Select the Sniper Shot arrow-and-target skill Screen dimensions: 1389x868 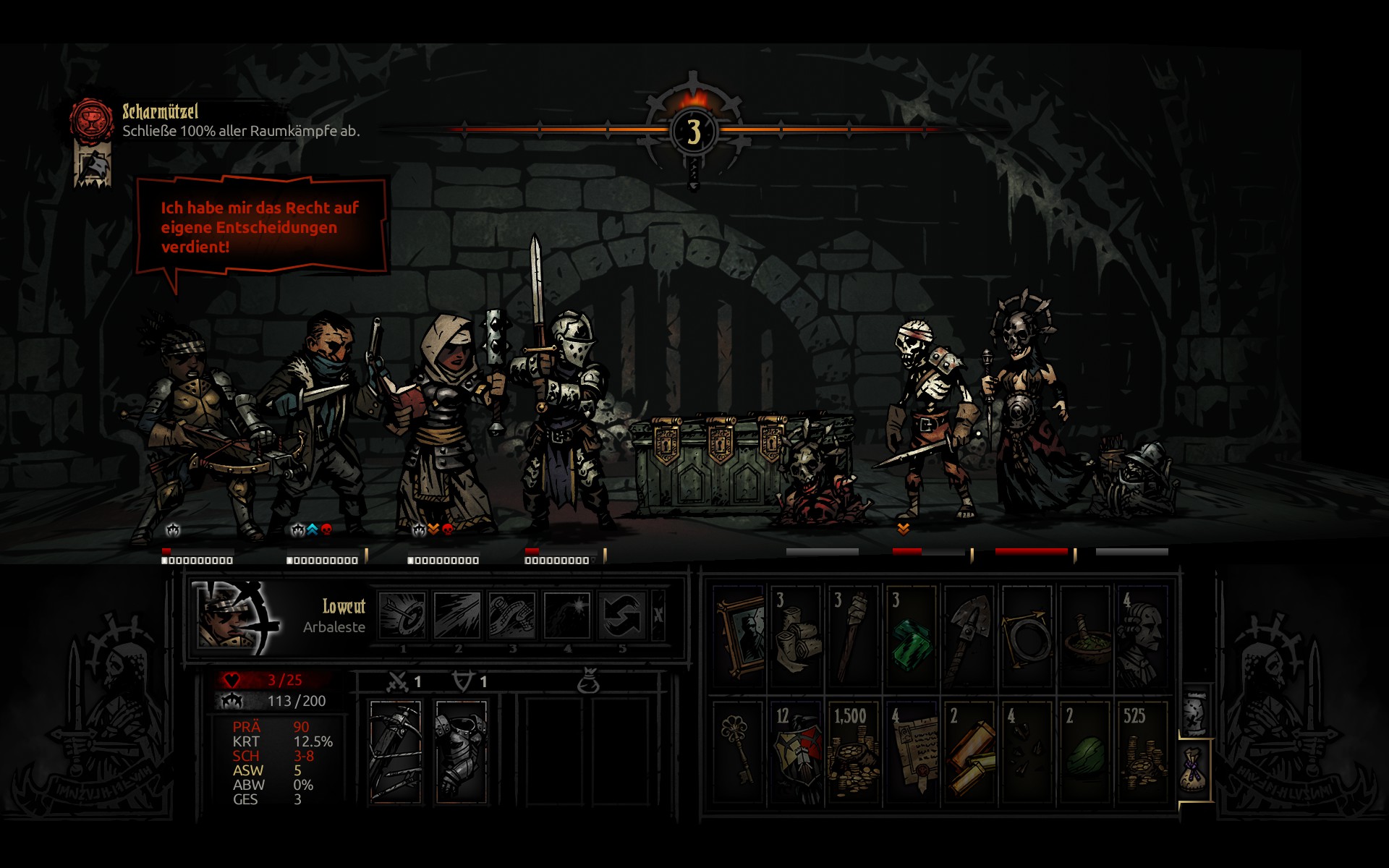pos(403,616)
